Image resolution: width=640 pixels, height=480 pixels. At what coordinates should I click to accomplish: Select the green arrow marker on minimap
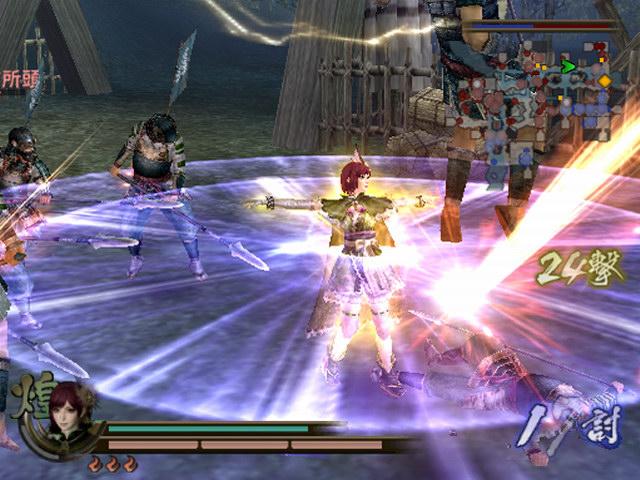(x=567, y=67)
